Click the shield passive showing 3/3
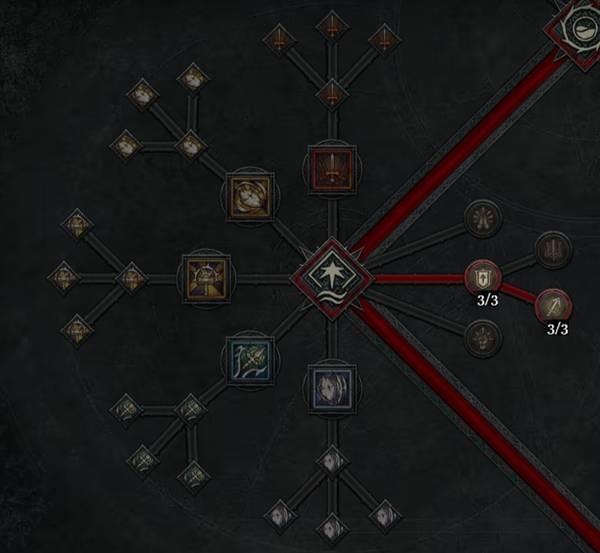Screen dimensions: 600x553 [482, 275]
